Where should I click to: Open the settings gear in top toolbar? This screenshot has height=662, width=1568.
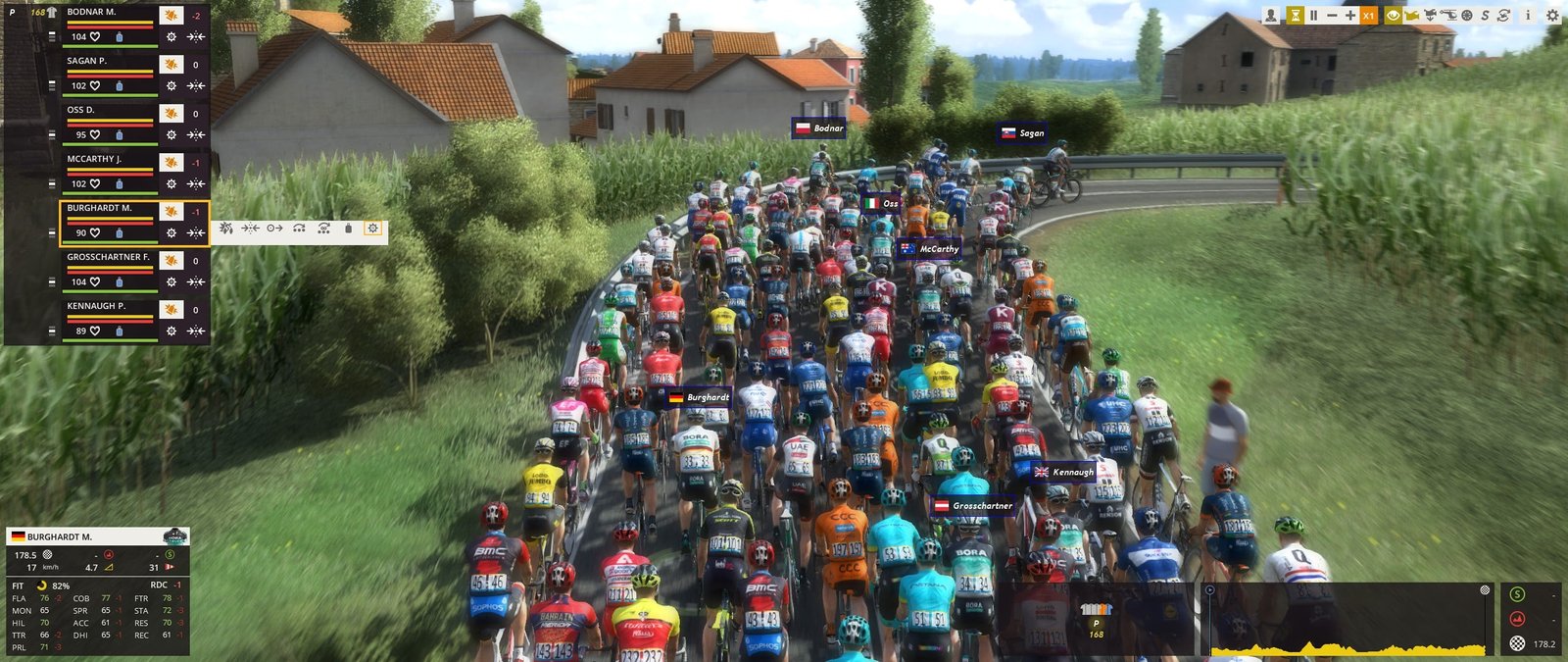(1552, 16)
